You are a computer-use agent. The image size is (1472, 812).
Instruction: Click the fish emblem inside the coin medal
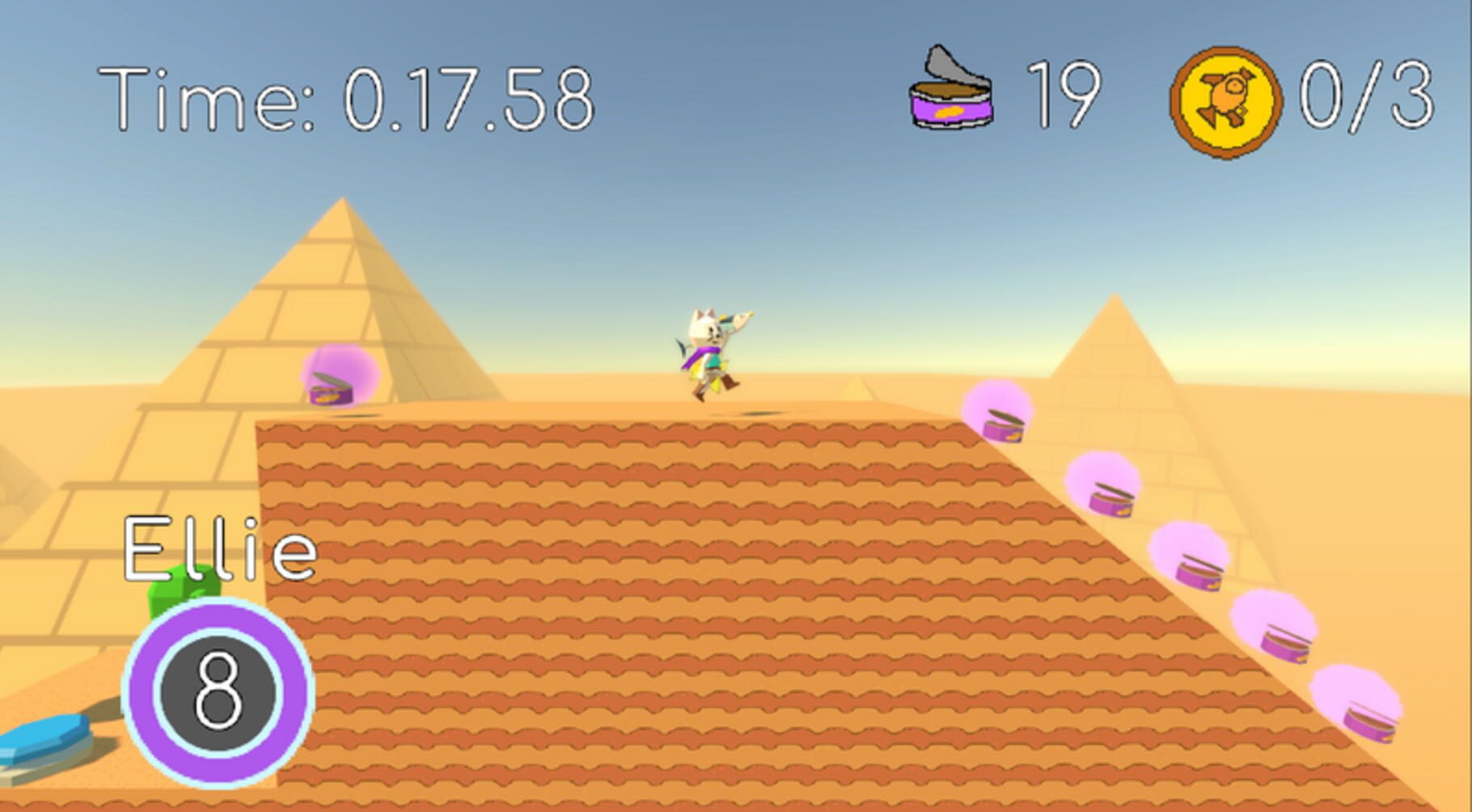click(1224, 99)
